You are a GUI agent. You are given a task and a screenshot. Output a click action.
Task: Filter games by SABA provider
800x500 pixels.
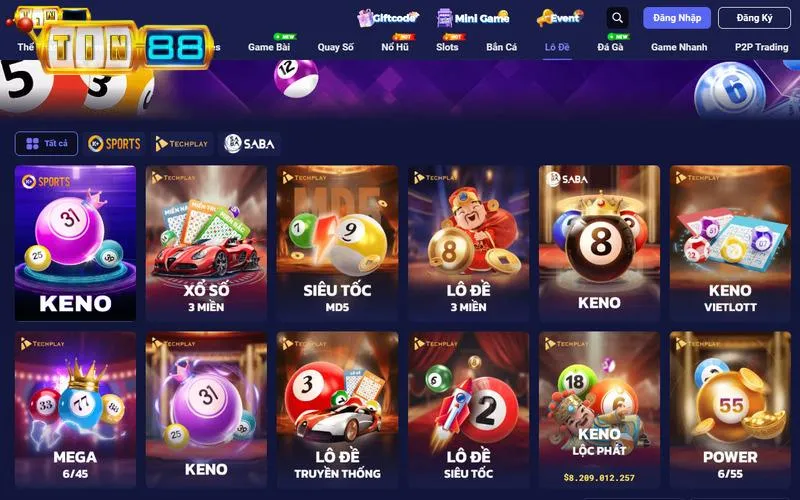250,144
